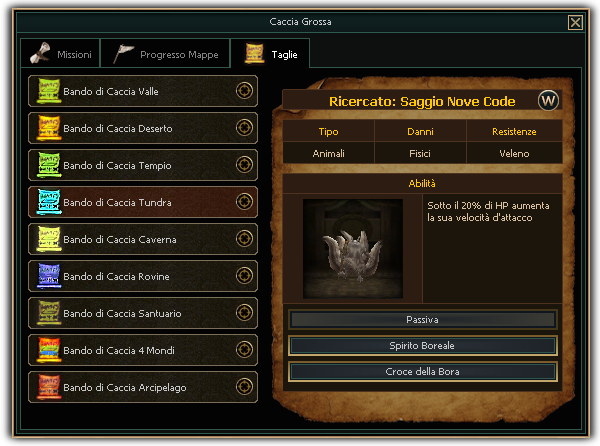This screenshot has height=446, width=600.
Task: Click the crosshair icon on Bando Valle
Action: [x=243, y=91]
